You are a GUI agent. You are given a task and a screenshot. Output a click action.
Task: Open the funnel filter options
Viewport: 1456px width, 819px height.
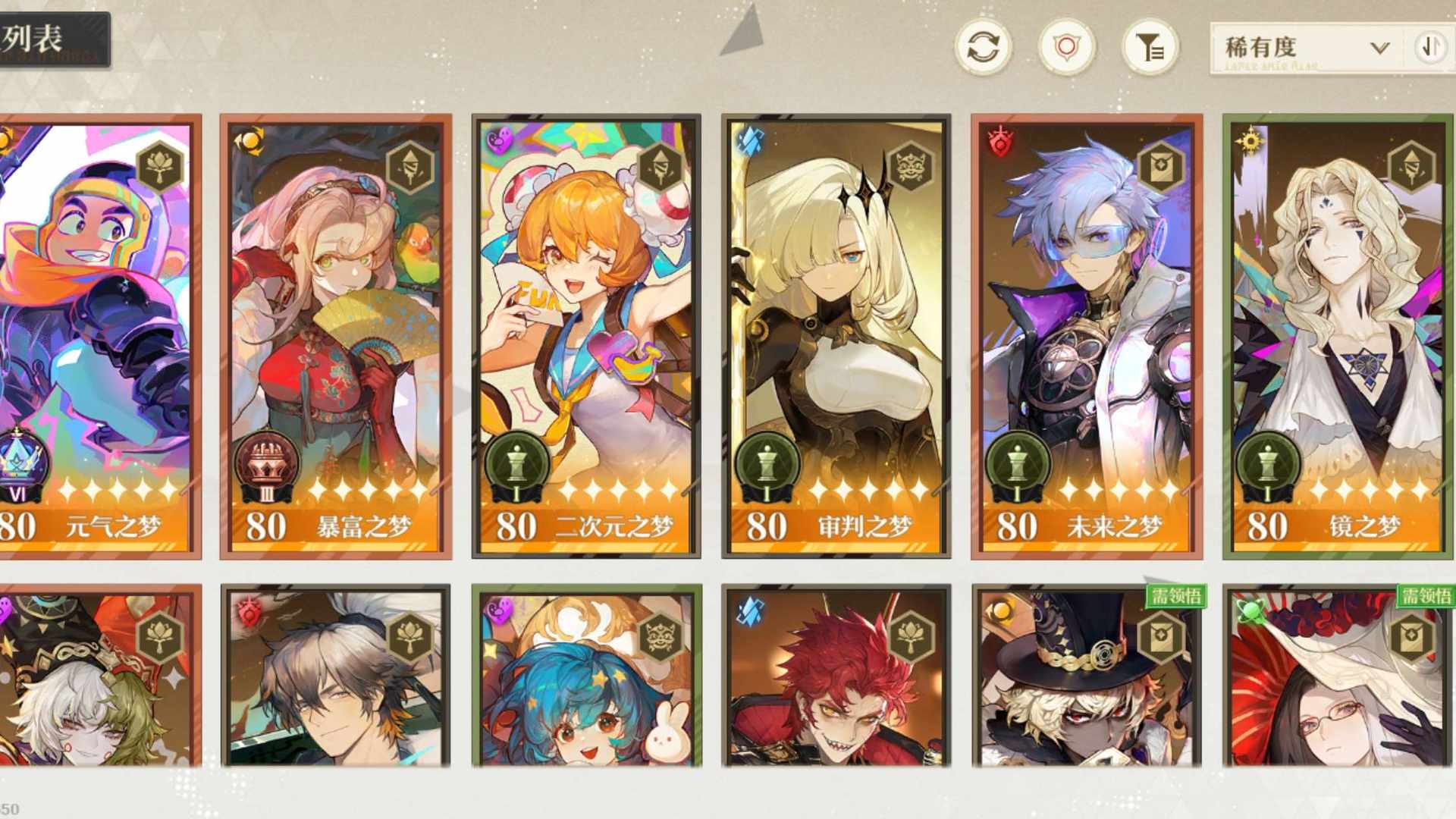[x=1150, y=48]
